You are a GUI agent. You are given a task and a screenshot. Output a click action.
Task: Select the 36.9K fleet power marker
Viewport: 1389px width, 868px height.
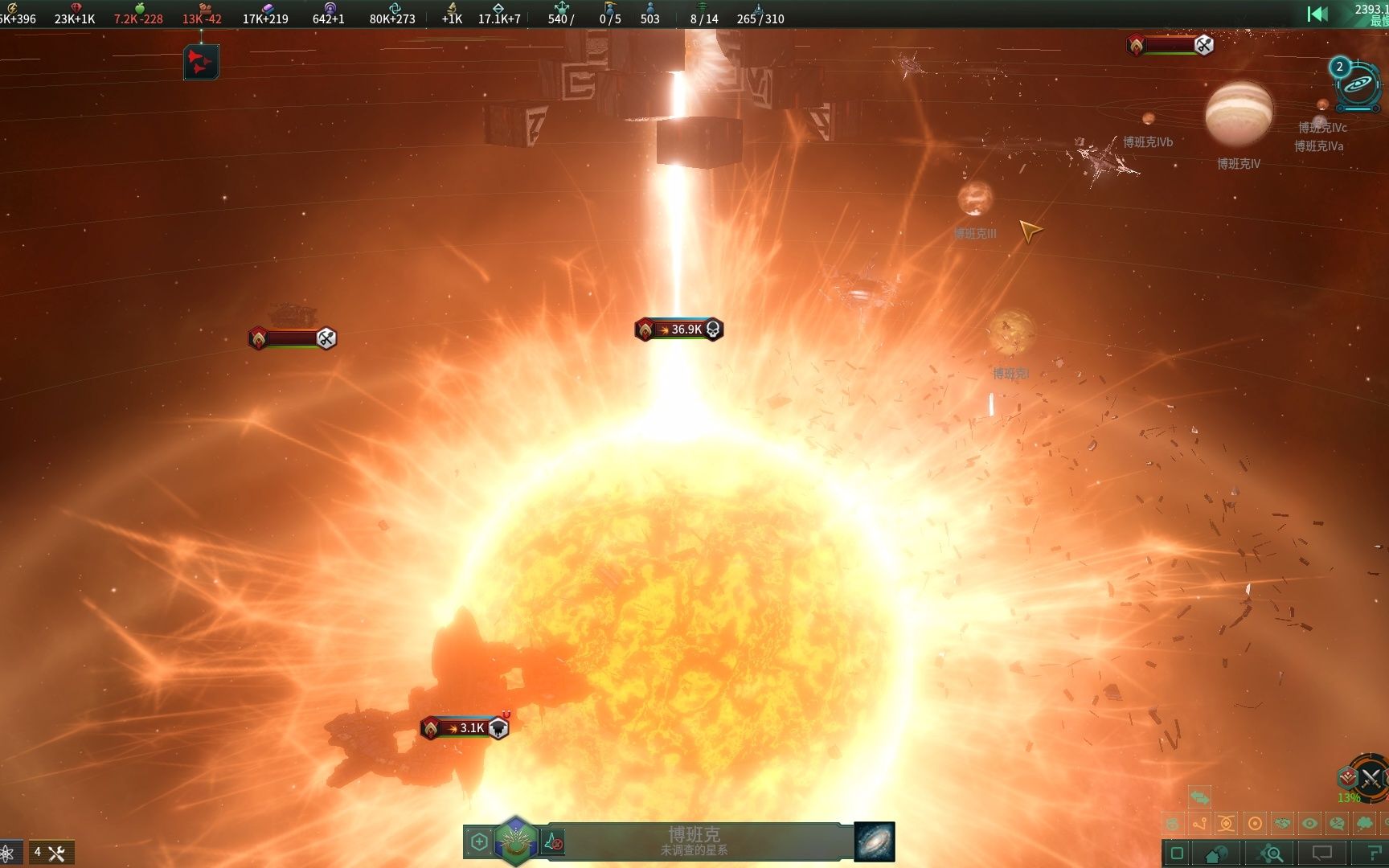679,330
